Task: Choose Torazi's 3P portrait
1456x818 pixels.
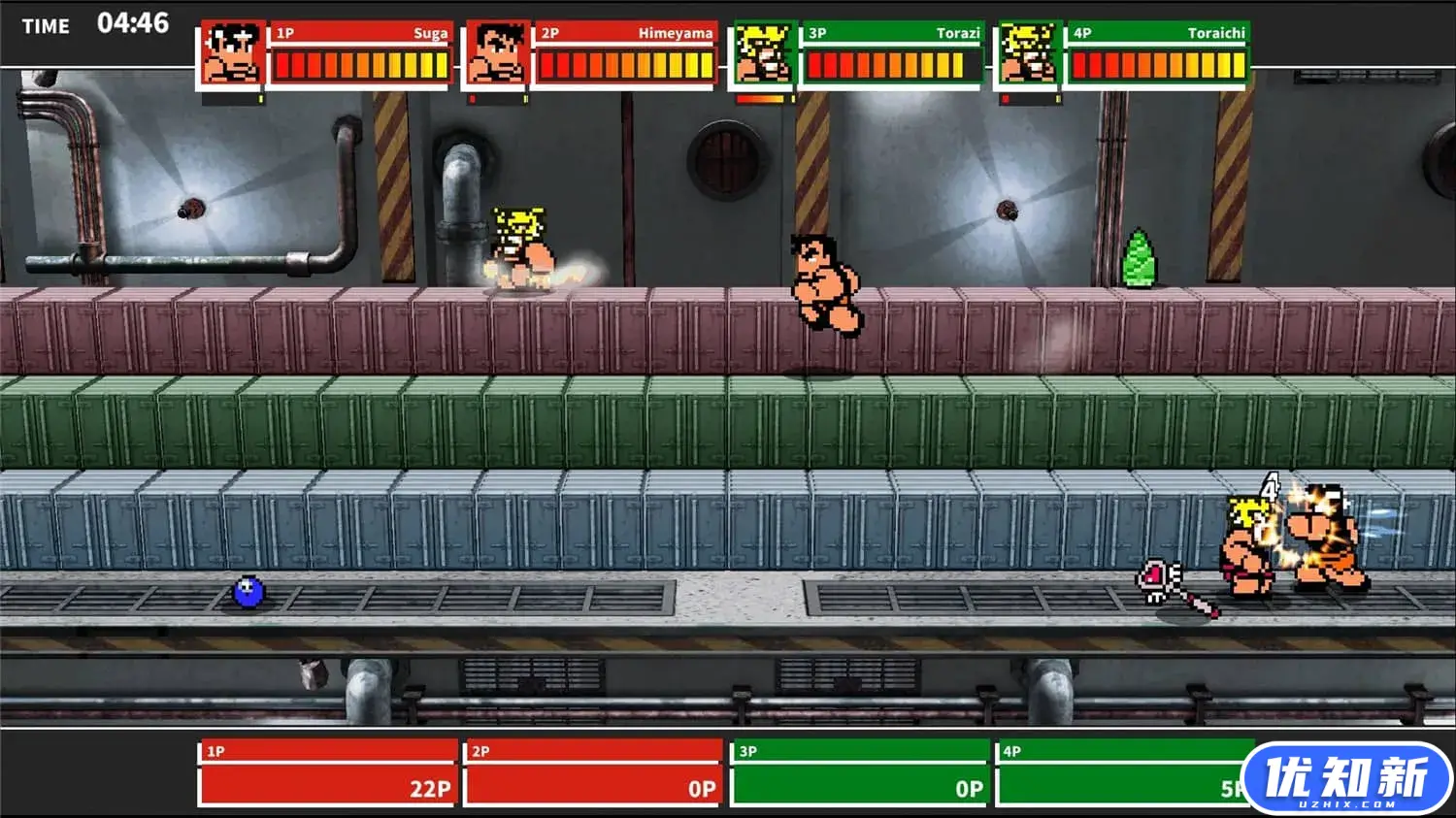Action: tap(763, 55)
